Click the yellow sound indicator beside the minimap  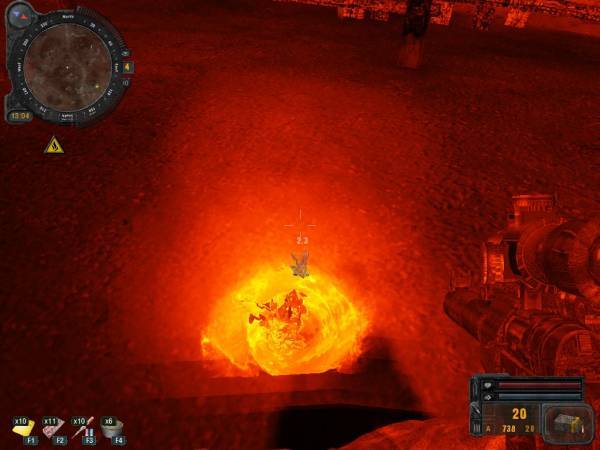click(x=128, y=68)
